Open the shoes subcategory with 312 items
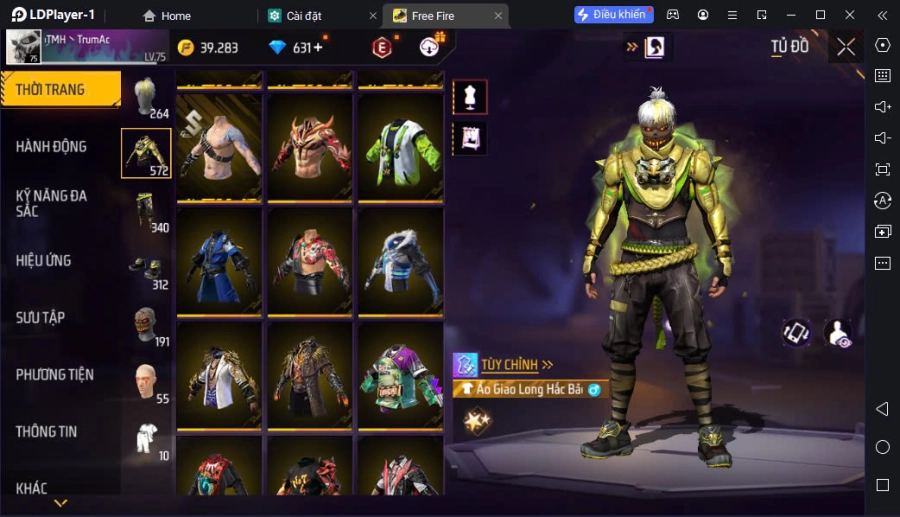Image resolution: width=900 pixels, height=517 pixels. click(x=147, y=268)
